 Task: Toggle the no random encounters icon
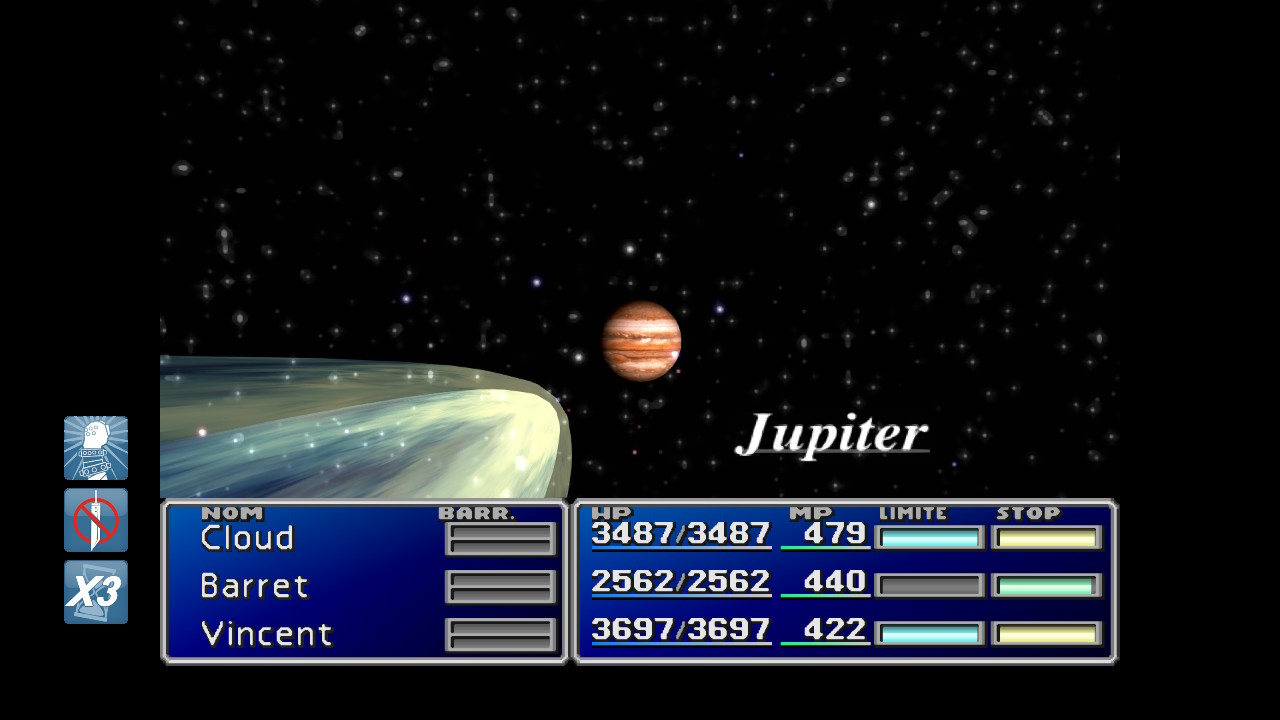96,520
